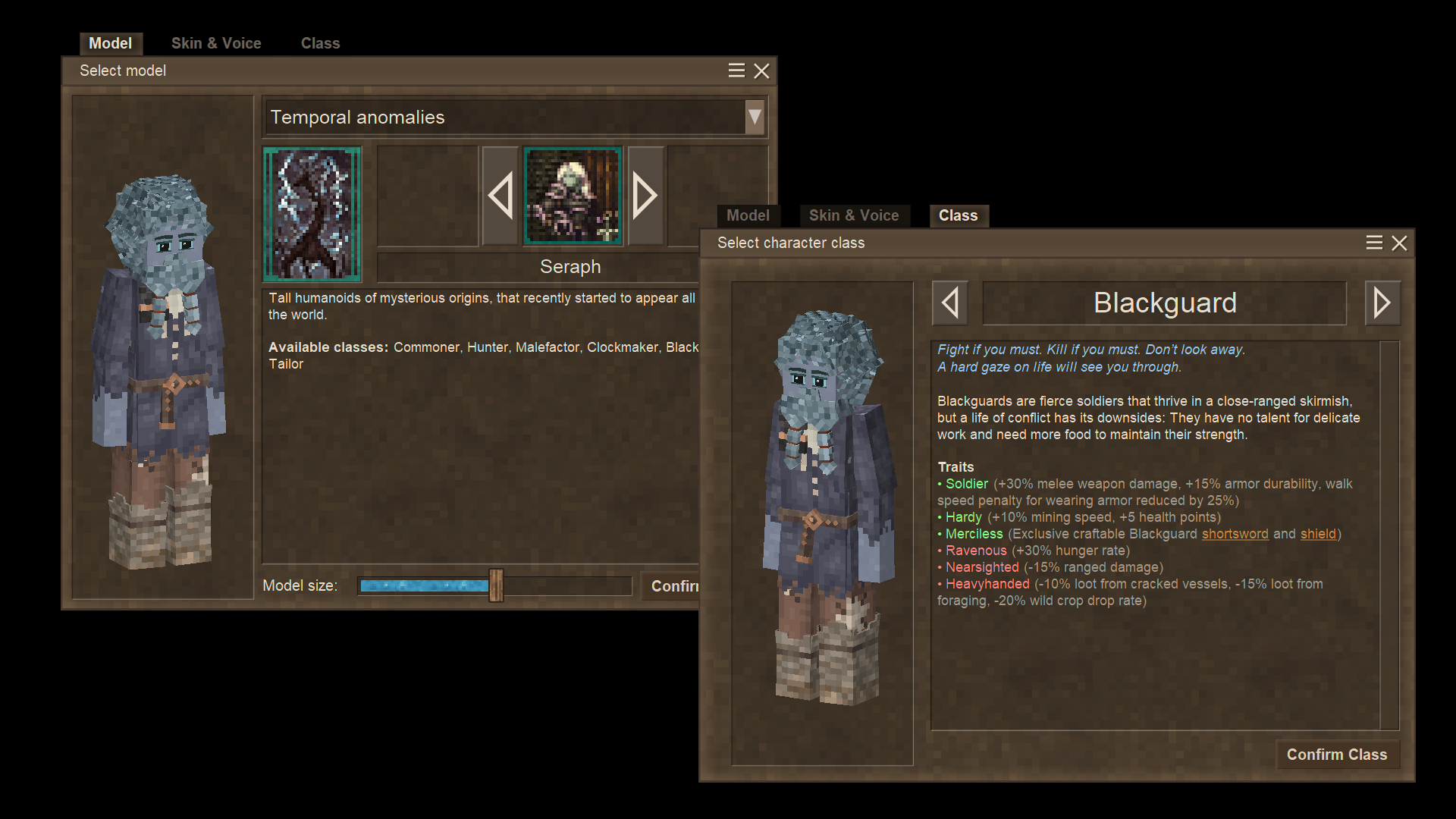1456x819 pixels.
Task: Show next model with right arrow beside Seraph portrait
Action: [x=645, y=196]
